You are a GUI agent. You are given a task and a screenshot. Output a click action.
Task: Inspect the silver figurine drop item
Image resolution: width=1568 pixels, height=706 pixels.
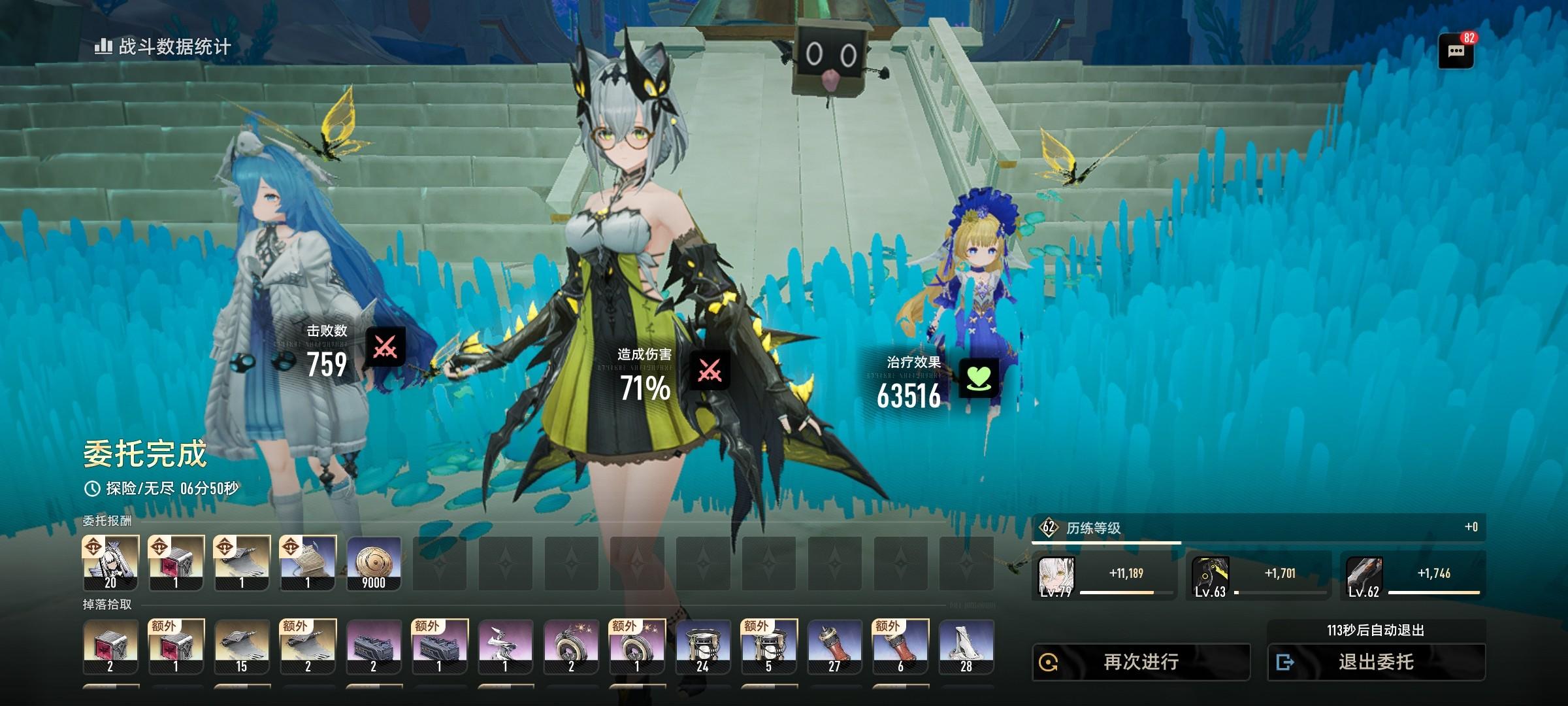point(505,647)
